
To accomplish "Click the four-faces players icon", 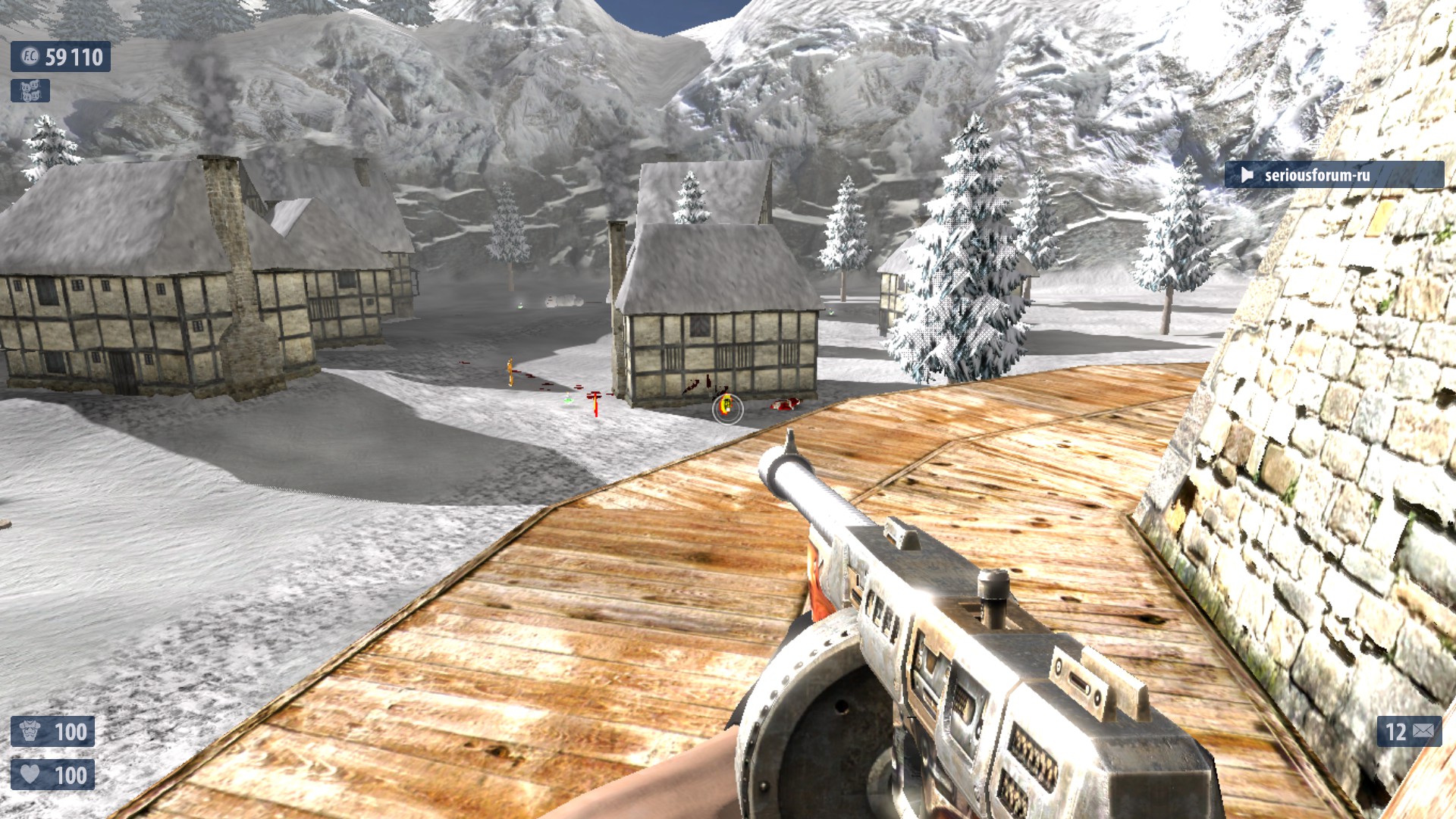I will point(30,91).
